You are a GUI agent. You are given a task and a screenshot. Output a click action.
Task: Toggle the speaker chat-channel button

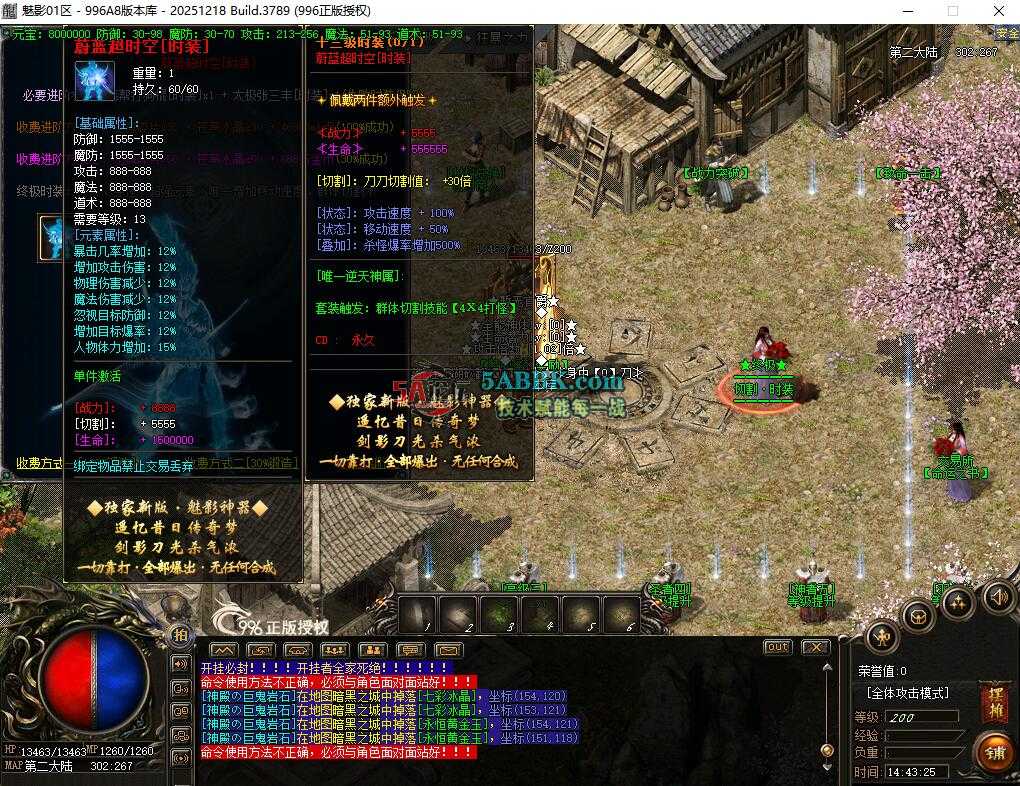tap(182, 663)
